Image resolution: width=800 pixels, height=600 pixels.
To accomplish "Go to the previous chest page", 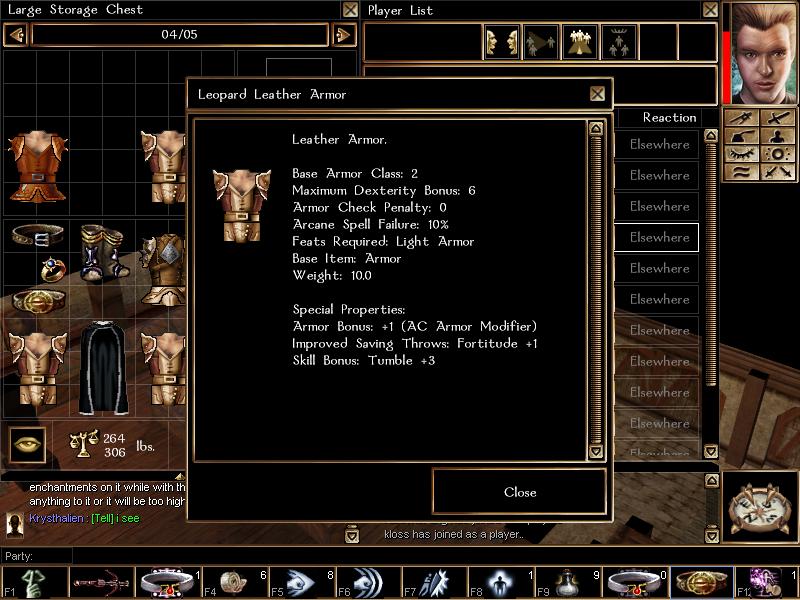I will pyautogui.click(x=15, y=35).
